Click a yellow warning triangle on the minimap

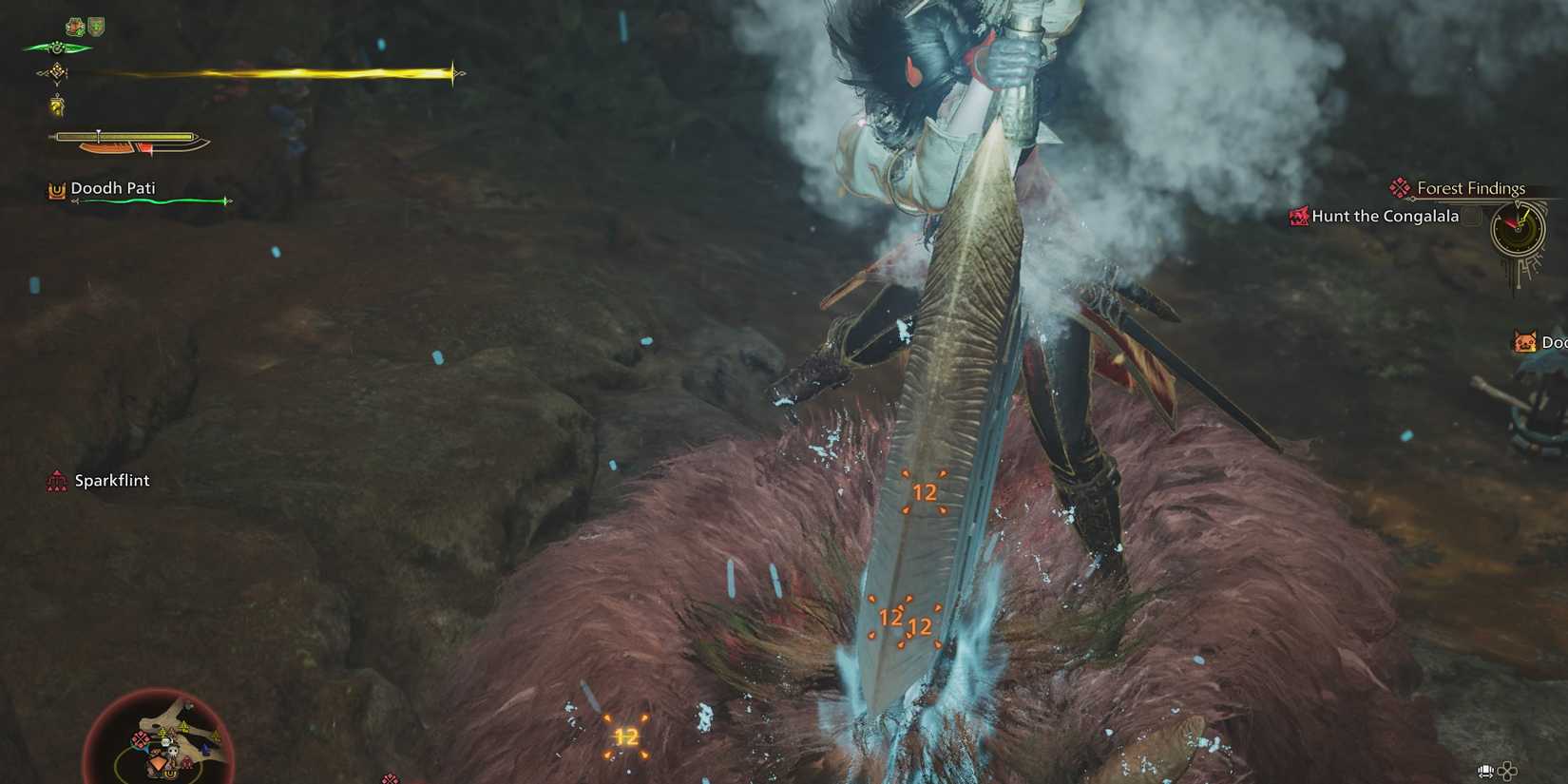(184, 726)
